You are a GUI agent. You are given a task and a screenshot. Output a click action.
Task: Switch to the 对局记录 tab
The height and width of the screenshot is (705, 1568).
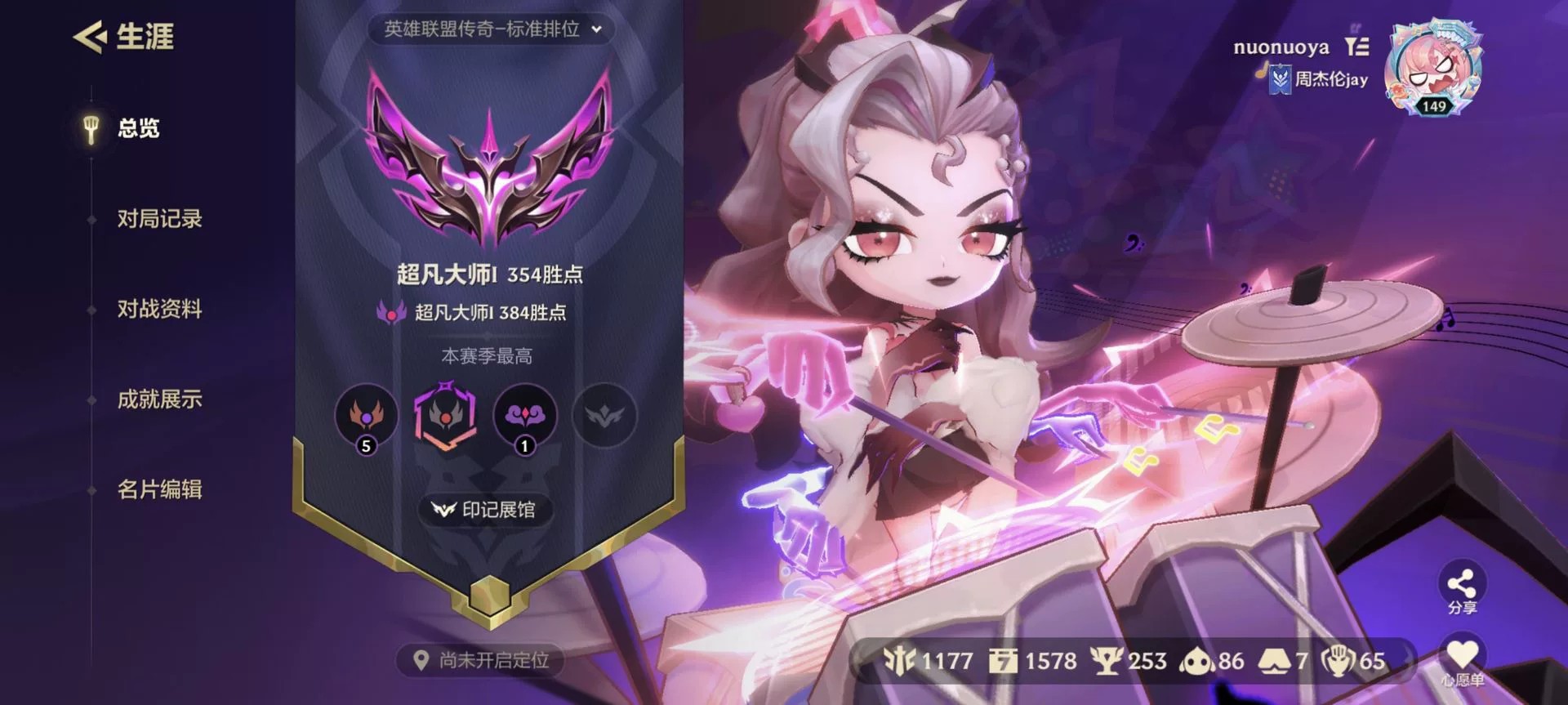point(158,219)
